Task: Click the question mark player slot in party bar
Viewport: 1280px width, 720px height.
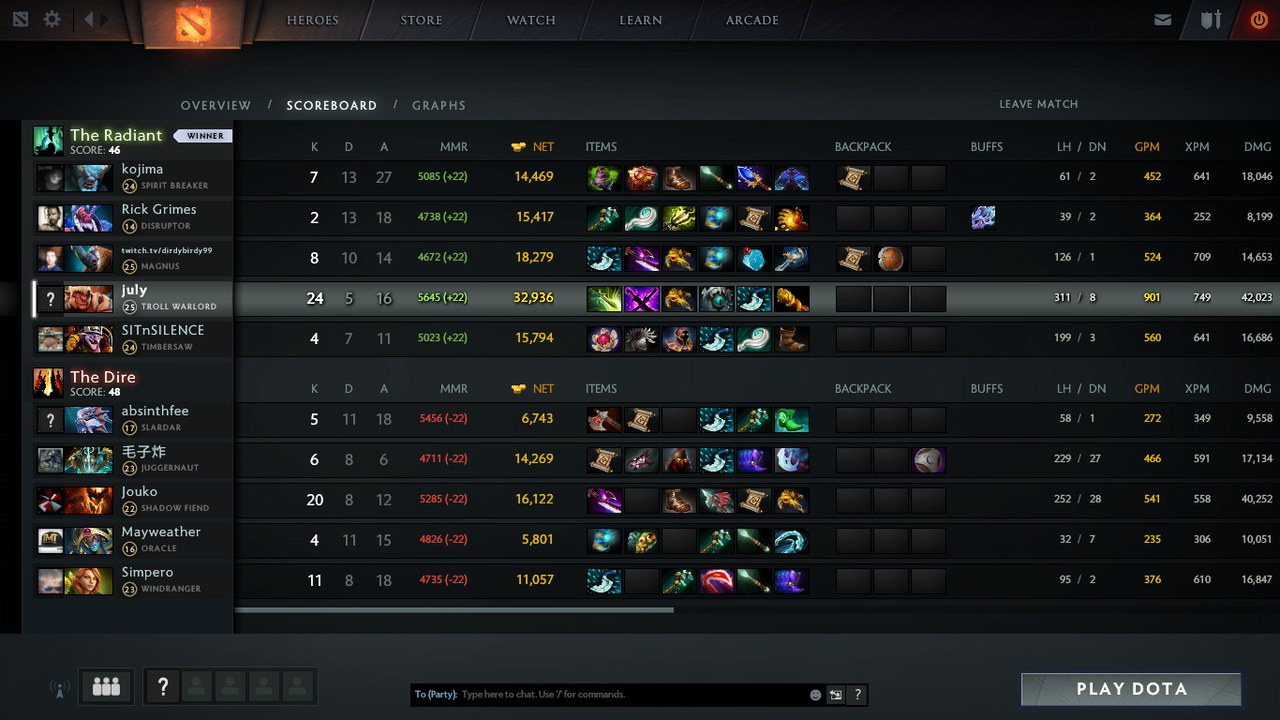Action: (x=162, y=686)
